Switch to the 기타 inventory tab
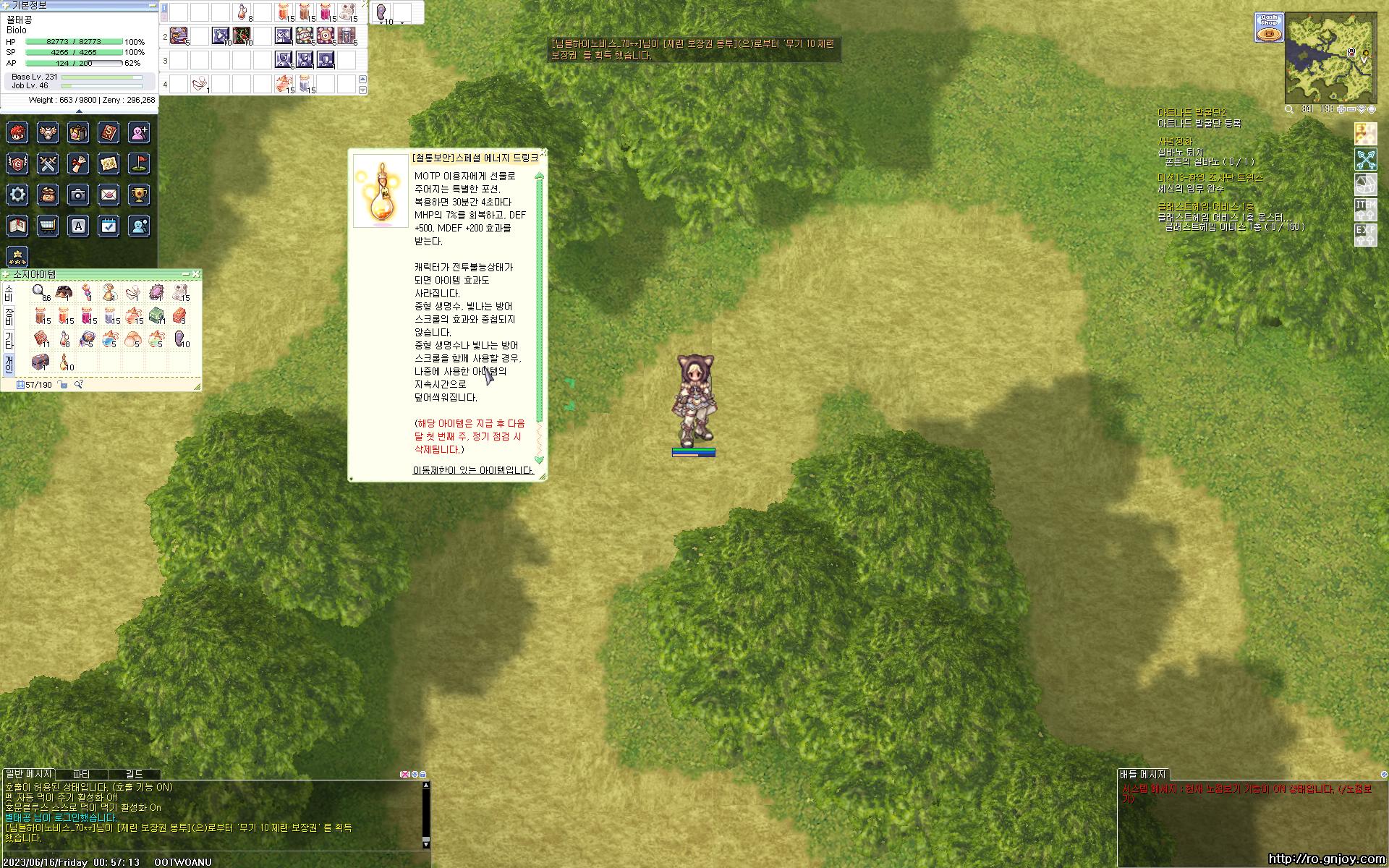This screenshot has height=868, width=1389. (9, 341)
